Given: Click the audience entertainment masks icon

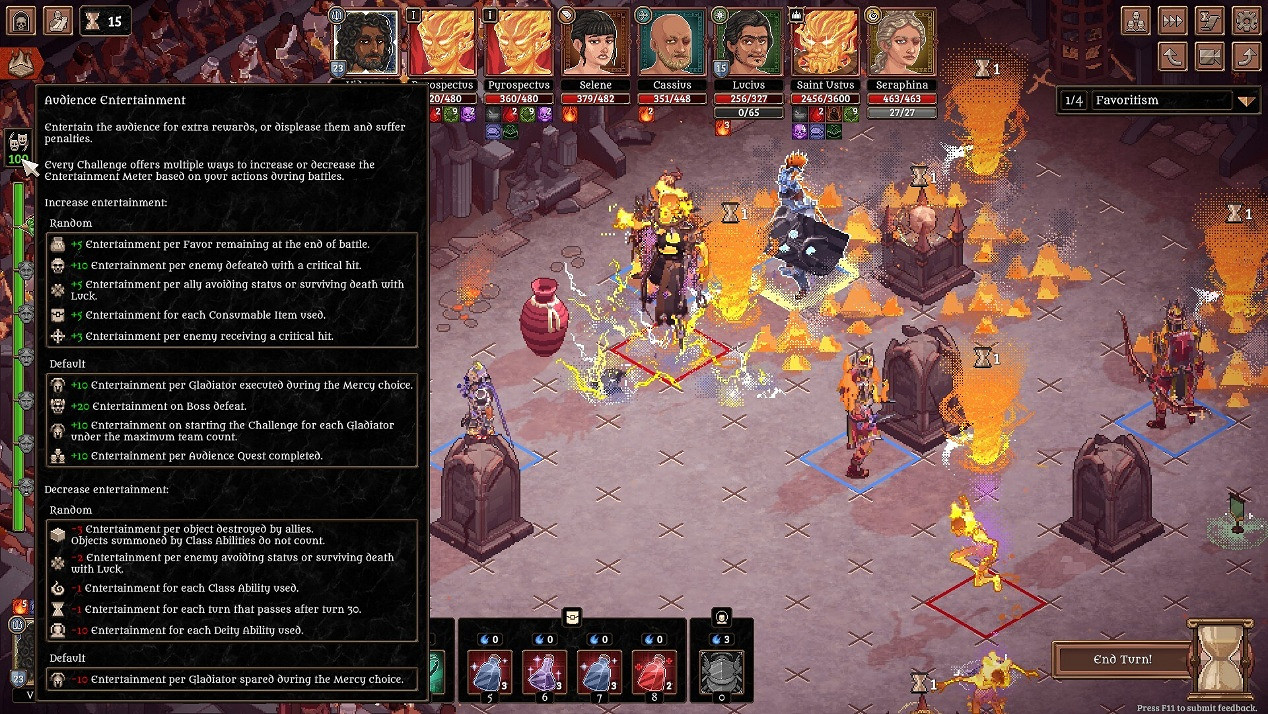Looking at the screenshot, I should 17,143.
